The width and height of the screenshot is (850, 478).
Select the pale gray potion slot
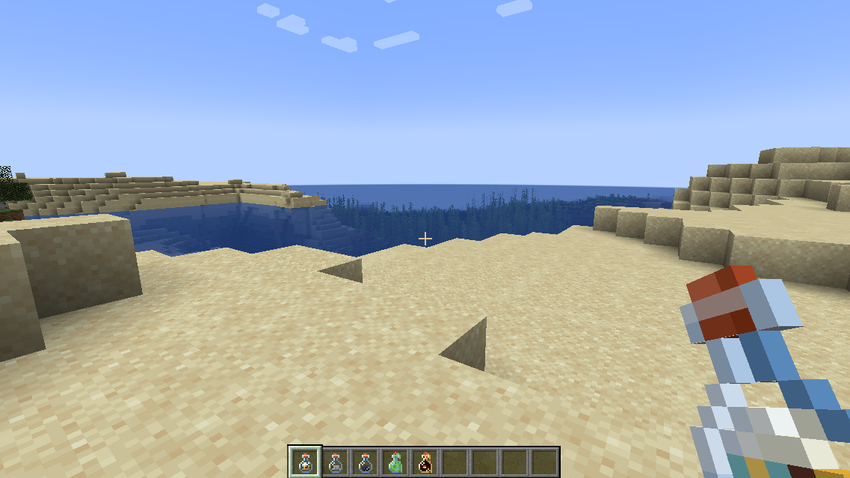coord(336,462)
